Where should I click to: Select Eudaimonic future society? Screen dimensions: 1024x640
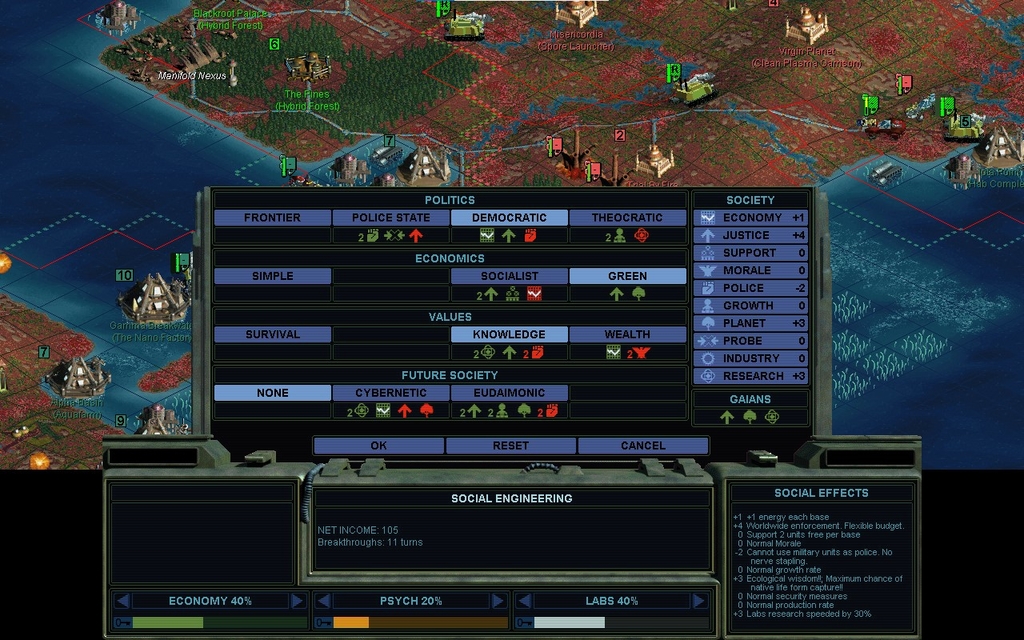point(509,393)
